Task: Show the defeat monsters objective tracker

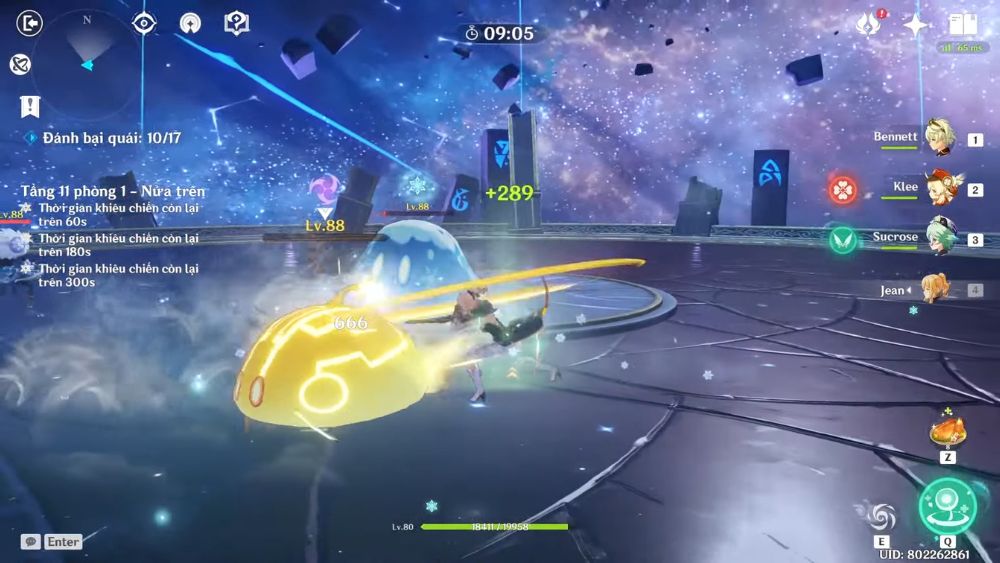Action: tap(110, 138)
